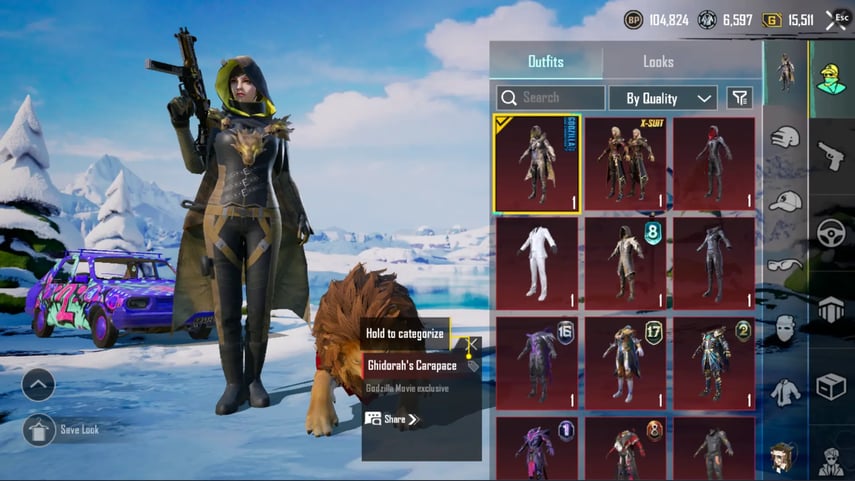The width and height of the screenshot is (855, 481).
Task: Select the Outfits tab
Action: click(x=545, y=62)
